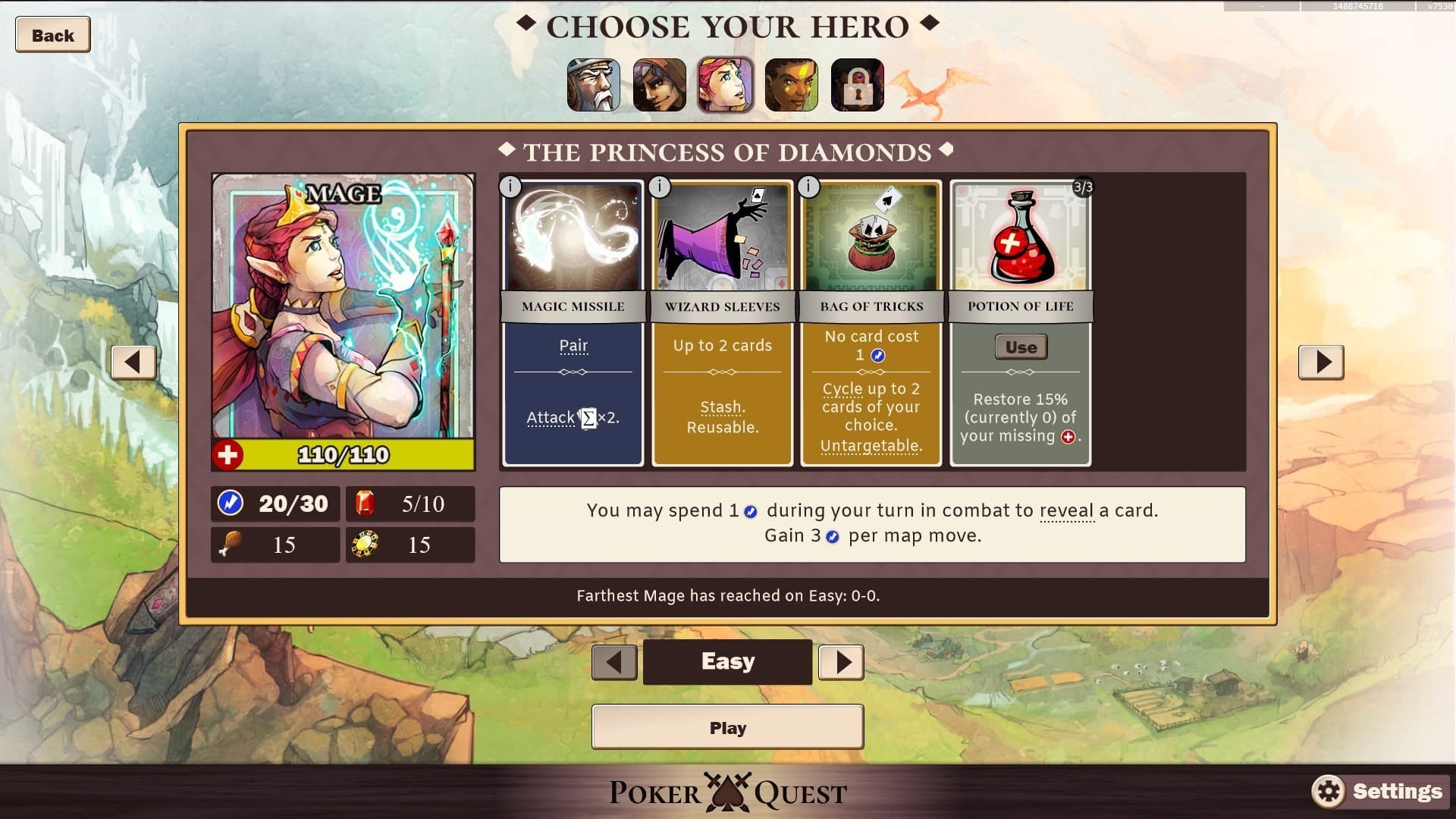Select the hooded rogue hero portrait

point(661,85)
